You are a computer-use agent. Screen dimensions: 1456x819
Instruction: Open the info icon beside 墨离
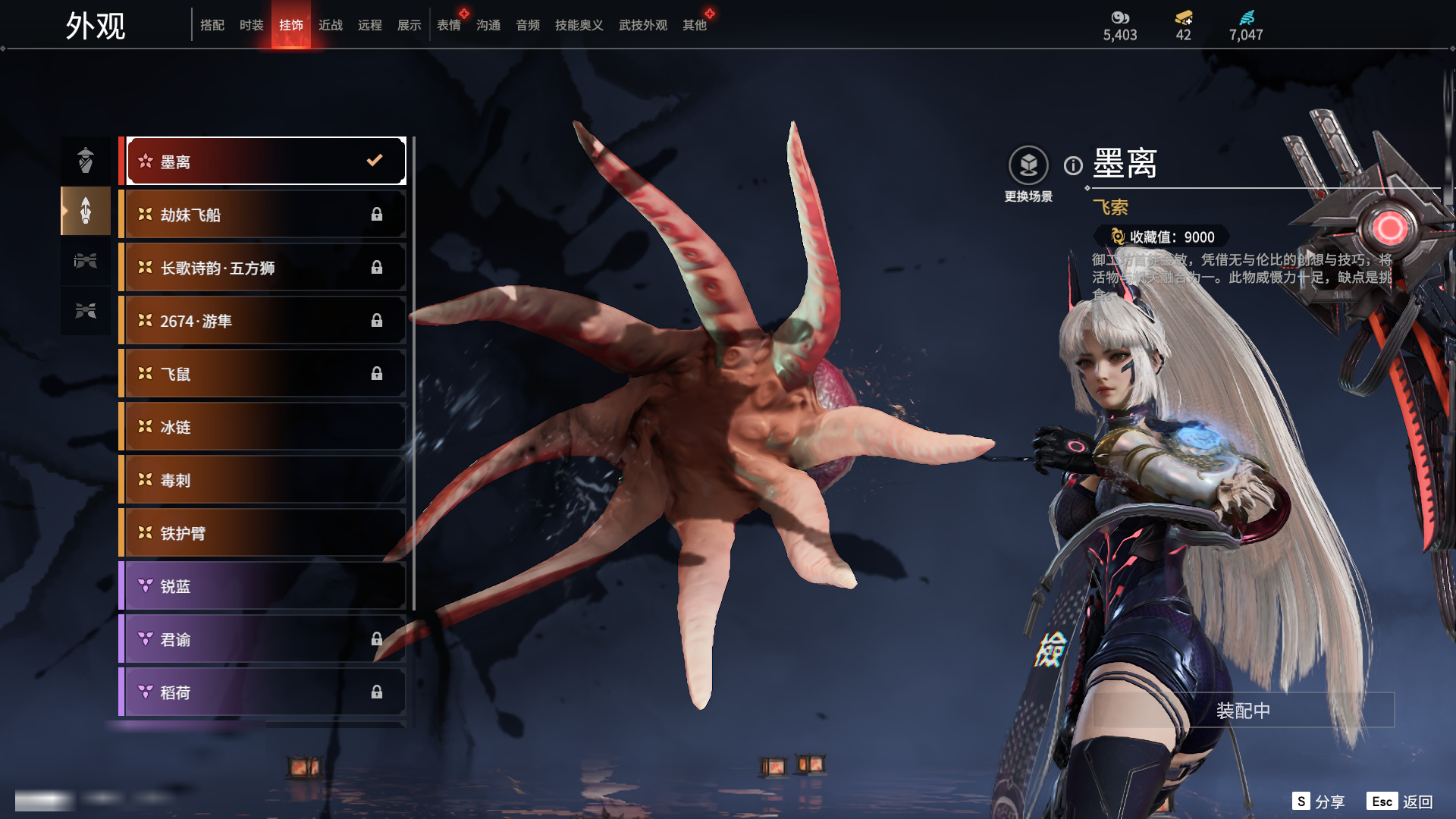[1073, 165]
